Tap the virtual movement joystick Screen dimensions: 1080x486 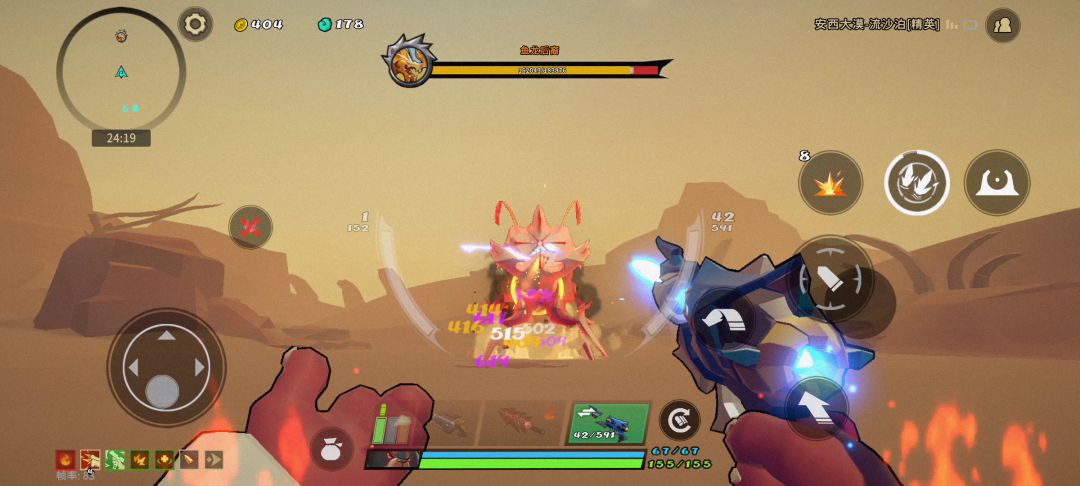(166, 368)
